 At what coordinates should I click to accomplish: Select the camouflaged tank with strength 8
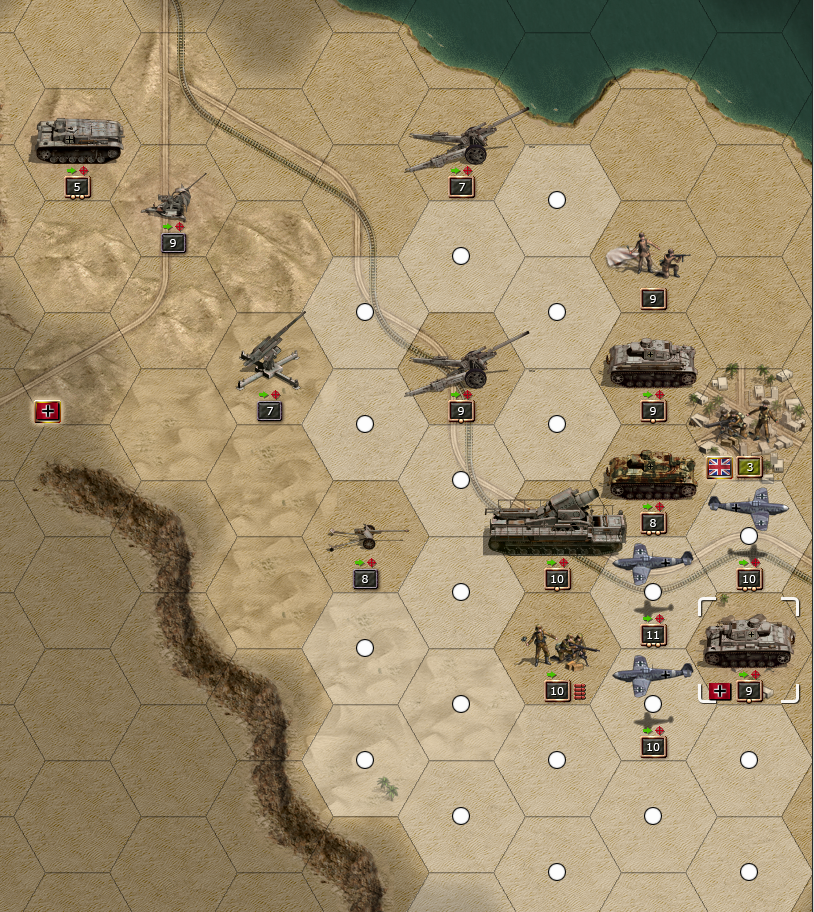652,476
